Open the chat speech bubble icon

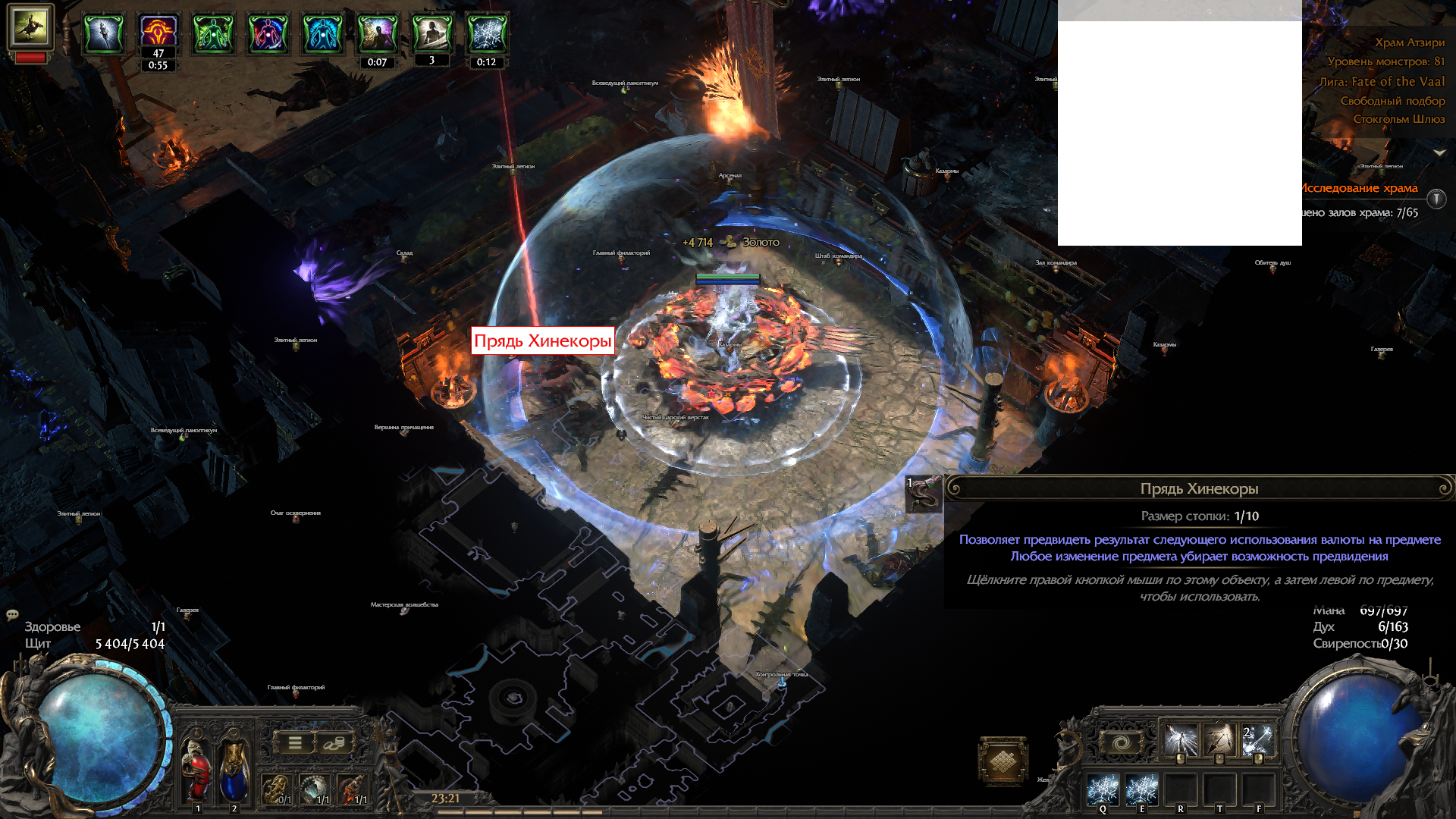coord(12,614)
